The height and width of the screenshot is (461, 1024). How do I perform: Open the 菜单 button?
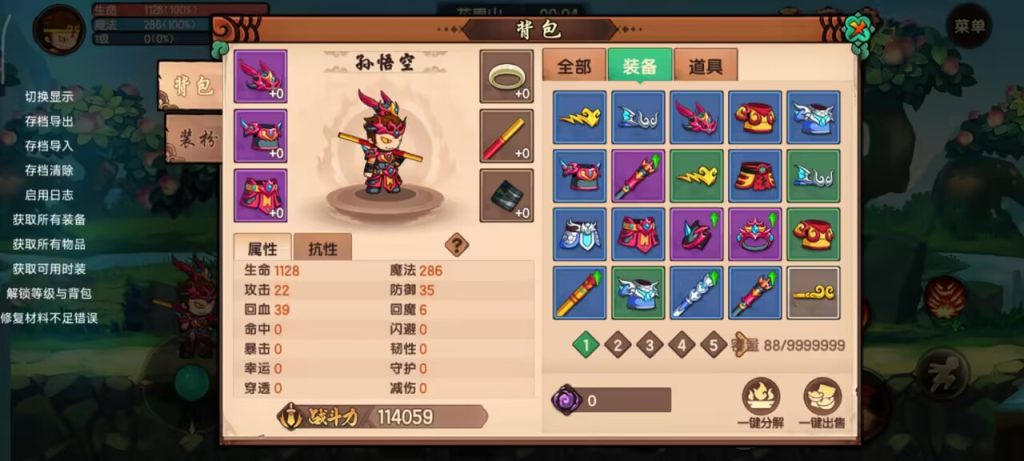point(969,26)
